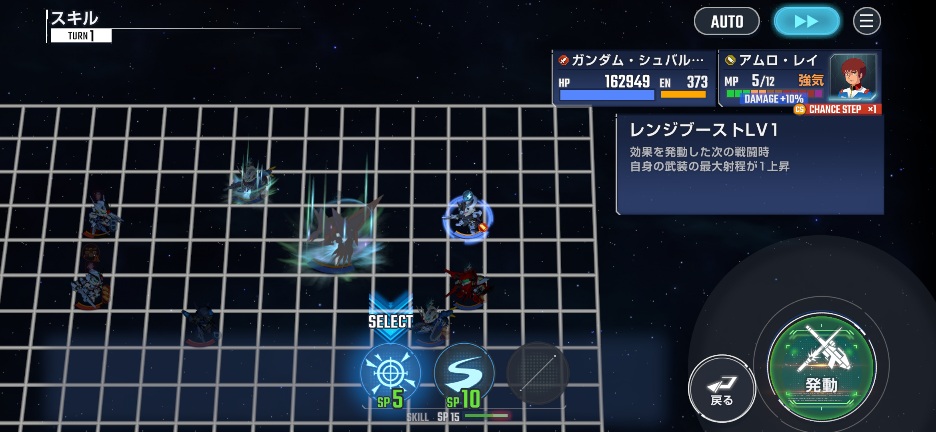Viewport: 936px width, 432px height.
Task: Open Amuro Ray's pilot portrait
Action: 852,76
